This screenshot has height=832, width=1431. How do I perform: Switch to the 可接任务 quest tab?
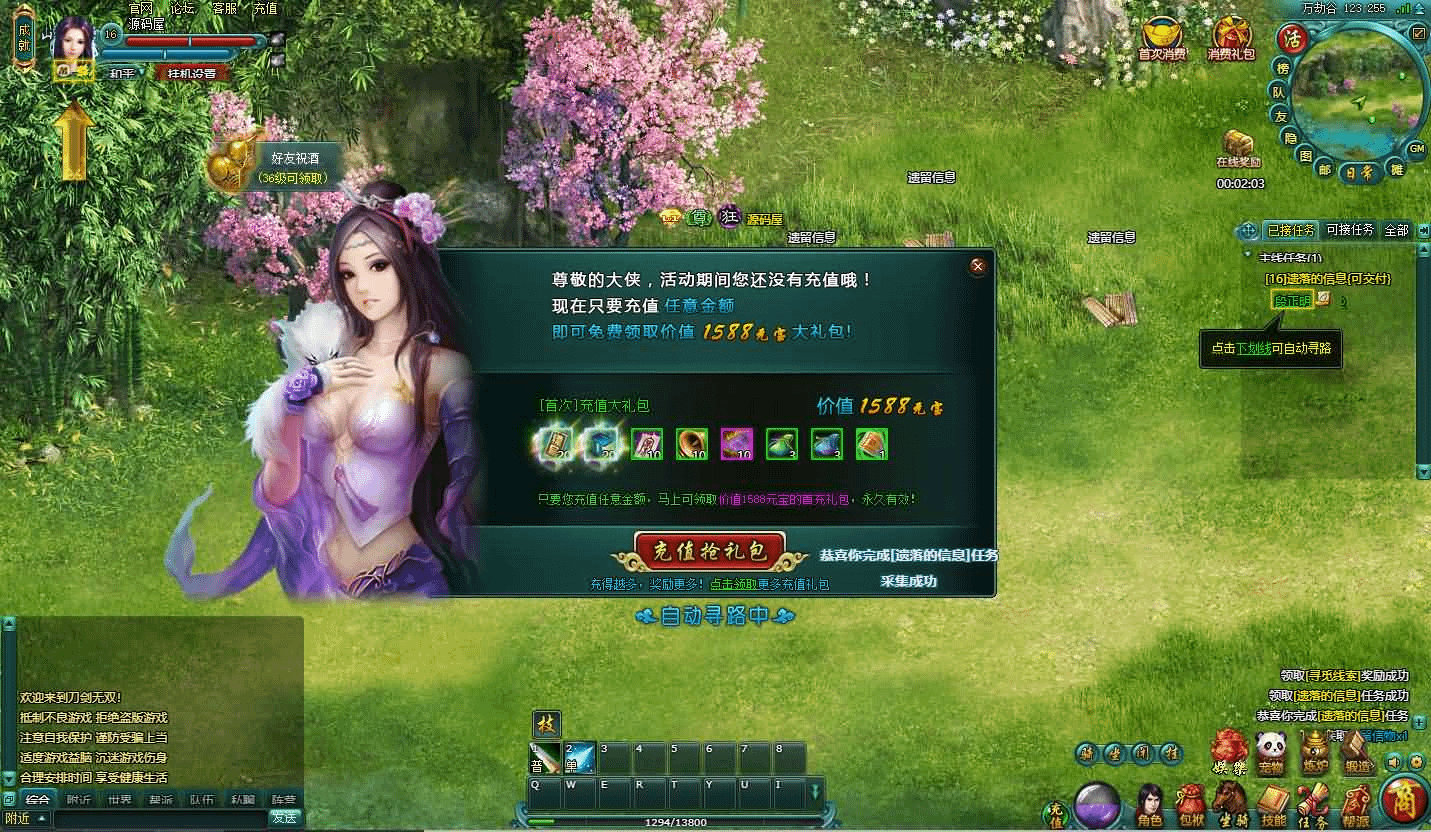tap(1349, 230)
